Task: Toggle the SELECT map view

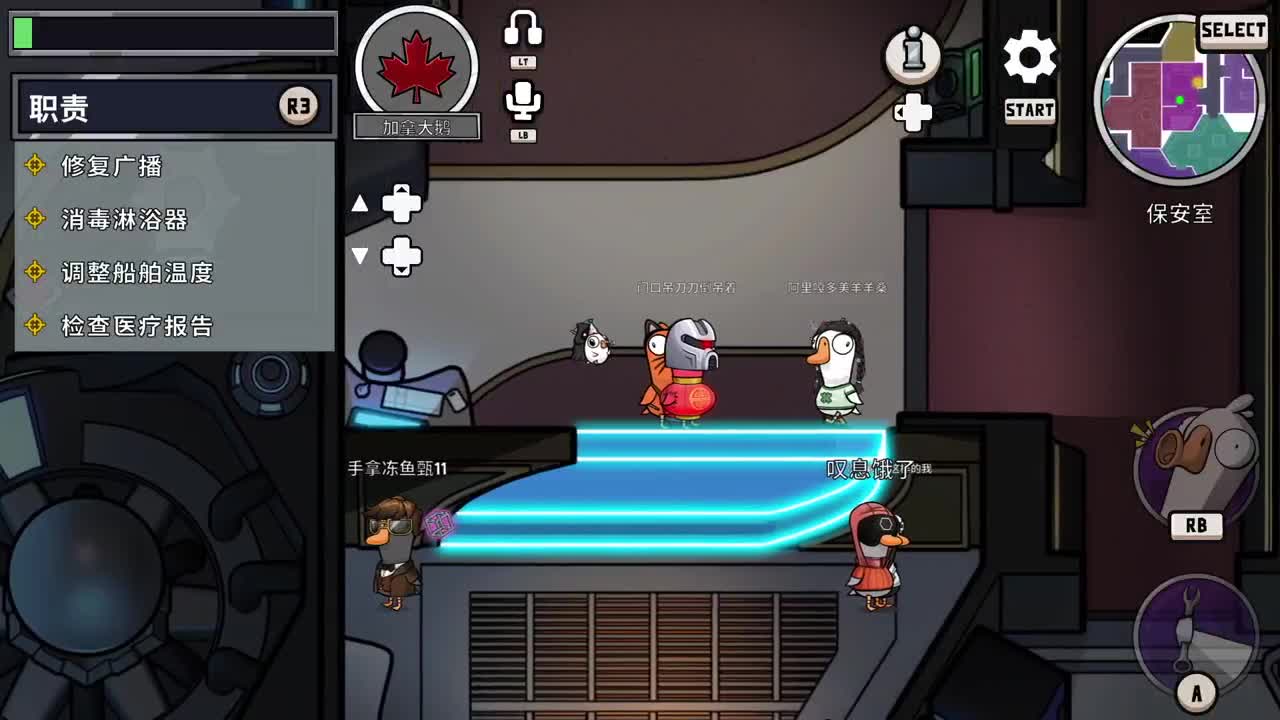Action: coord(1233,30)
